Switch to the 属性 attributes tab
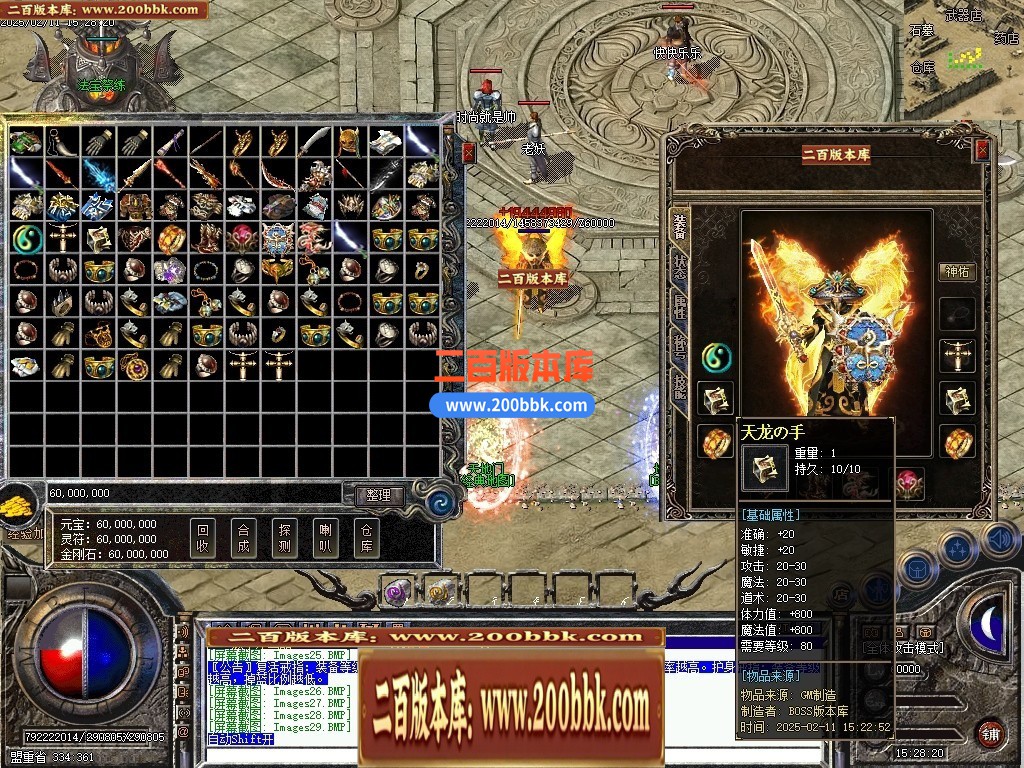 point(680,308)
